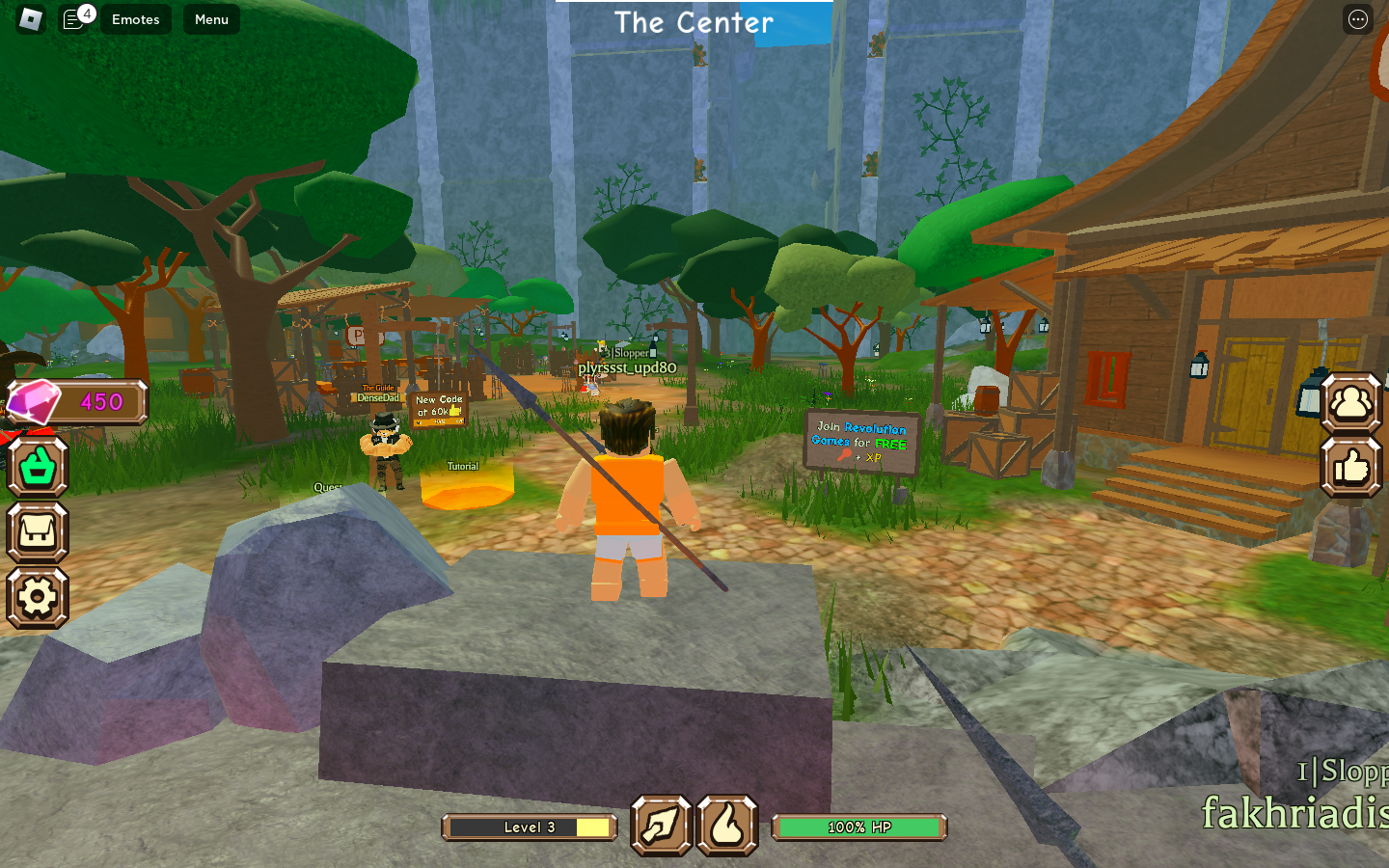Click the pink gem currency counter
This screenshot has height=868, width=1389.
(x=77, y=402)
